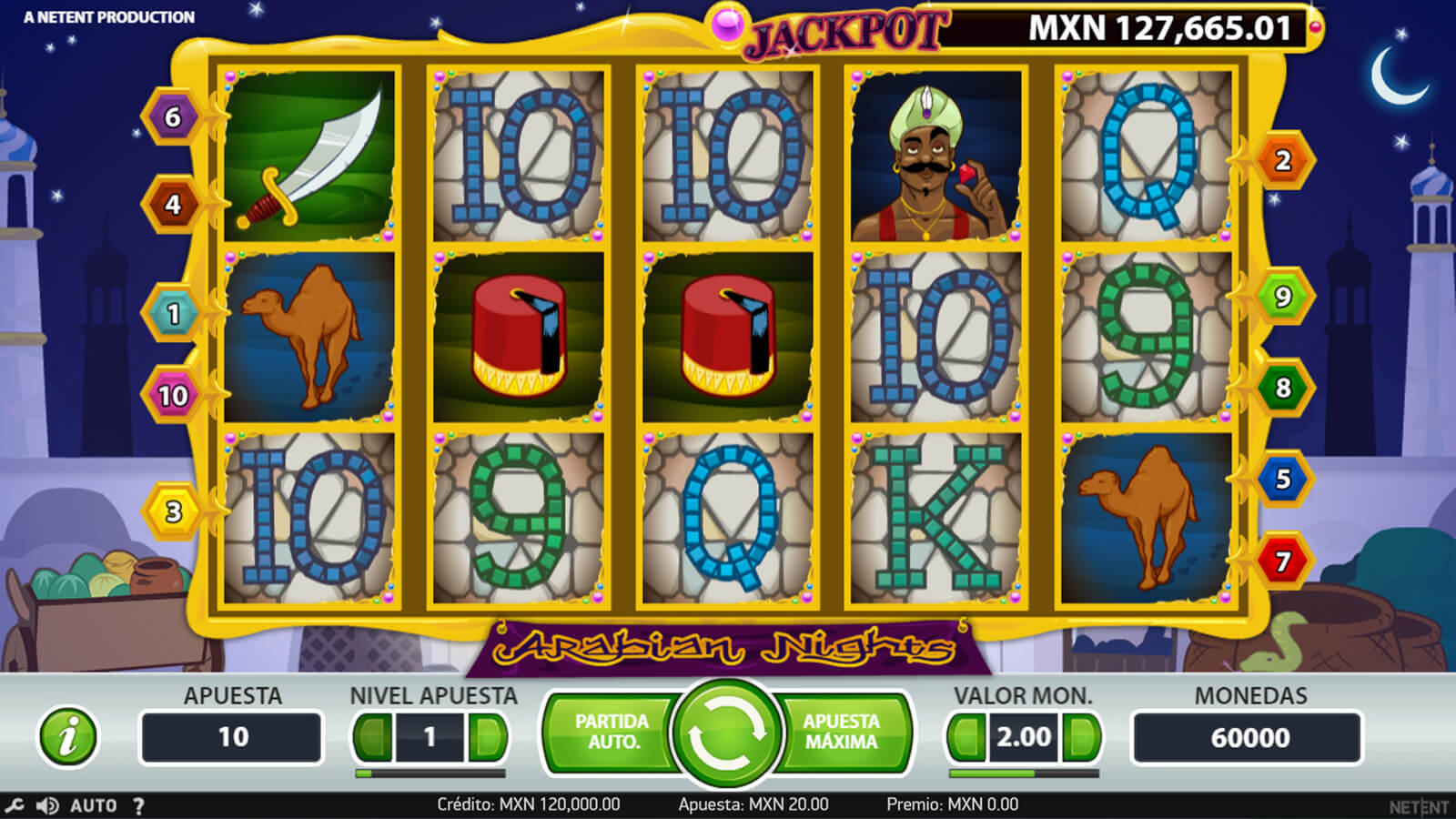Decrease the Nivel Apuesta bet level
1456x819 pixels.
373,737
